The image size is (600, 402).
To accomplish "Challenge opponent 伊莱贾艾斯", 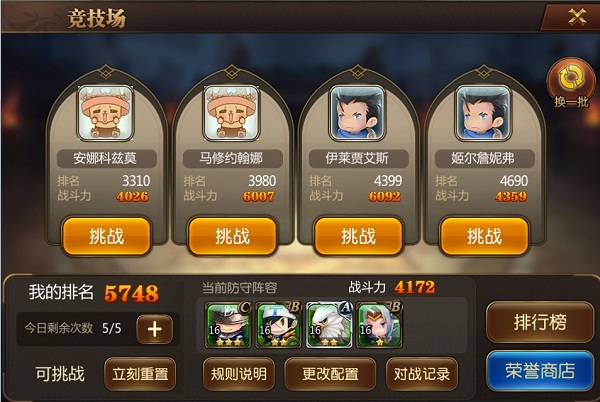I will [x=358, y=236].
